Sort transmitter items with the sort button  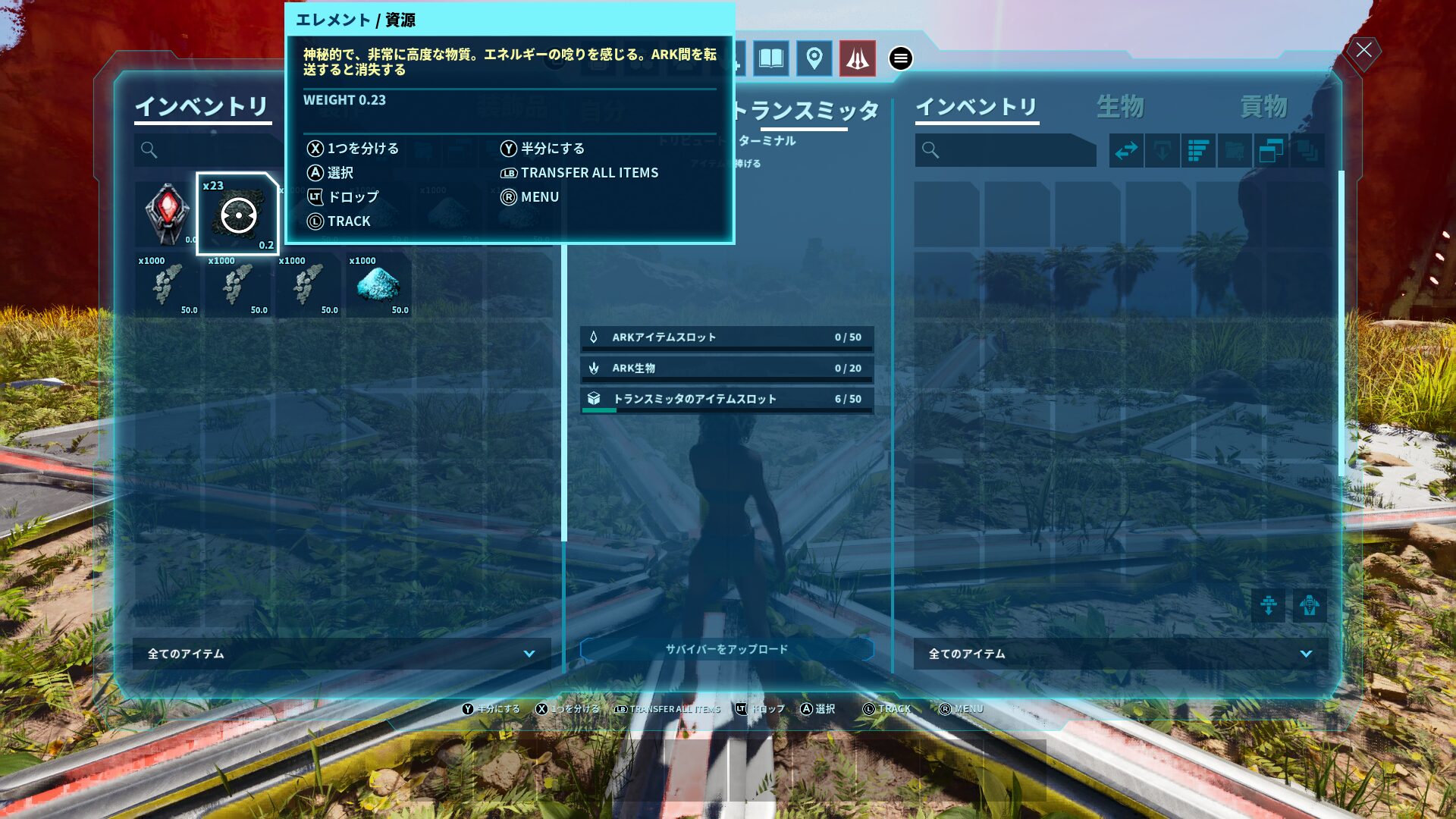click(x=1198, y=150)
